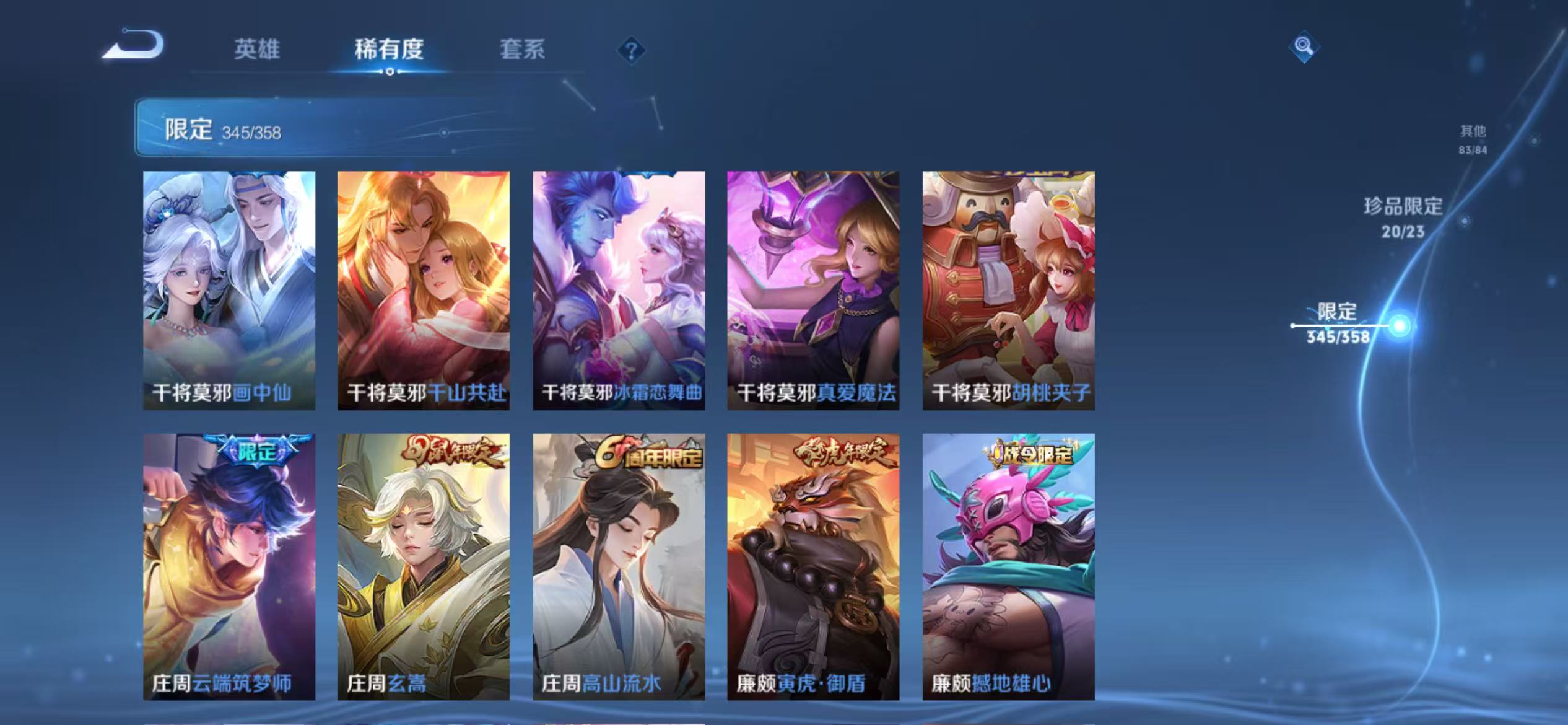Screen dimensions: 1568x725
Task: Click the page indicator dot under 稀有度
Action: click(390, 72)
